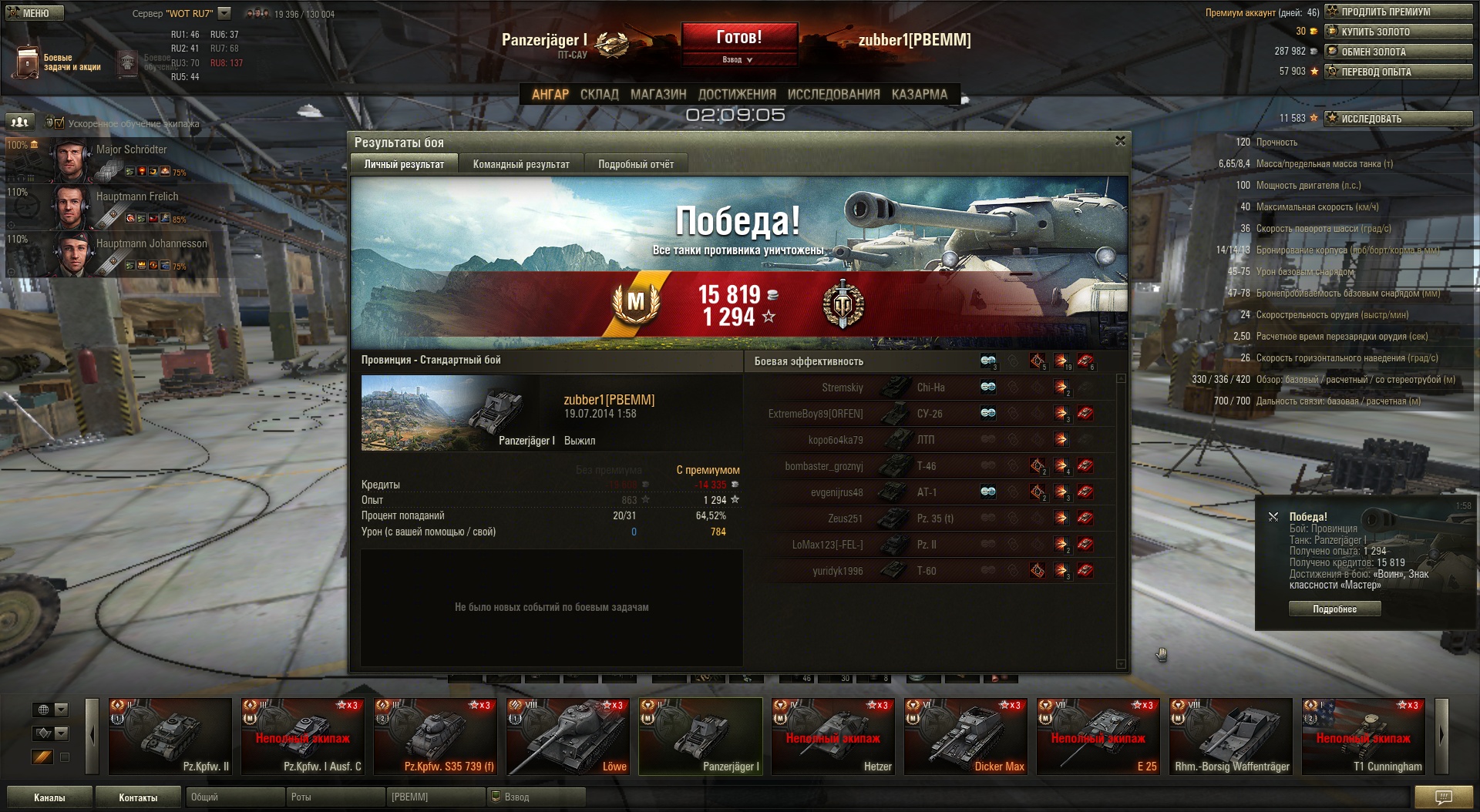
Task: Open ДОСТИЖЕНИЯ section
Action: [737, 94]
